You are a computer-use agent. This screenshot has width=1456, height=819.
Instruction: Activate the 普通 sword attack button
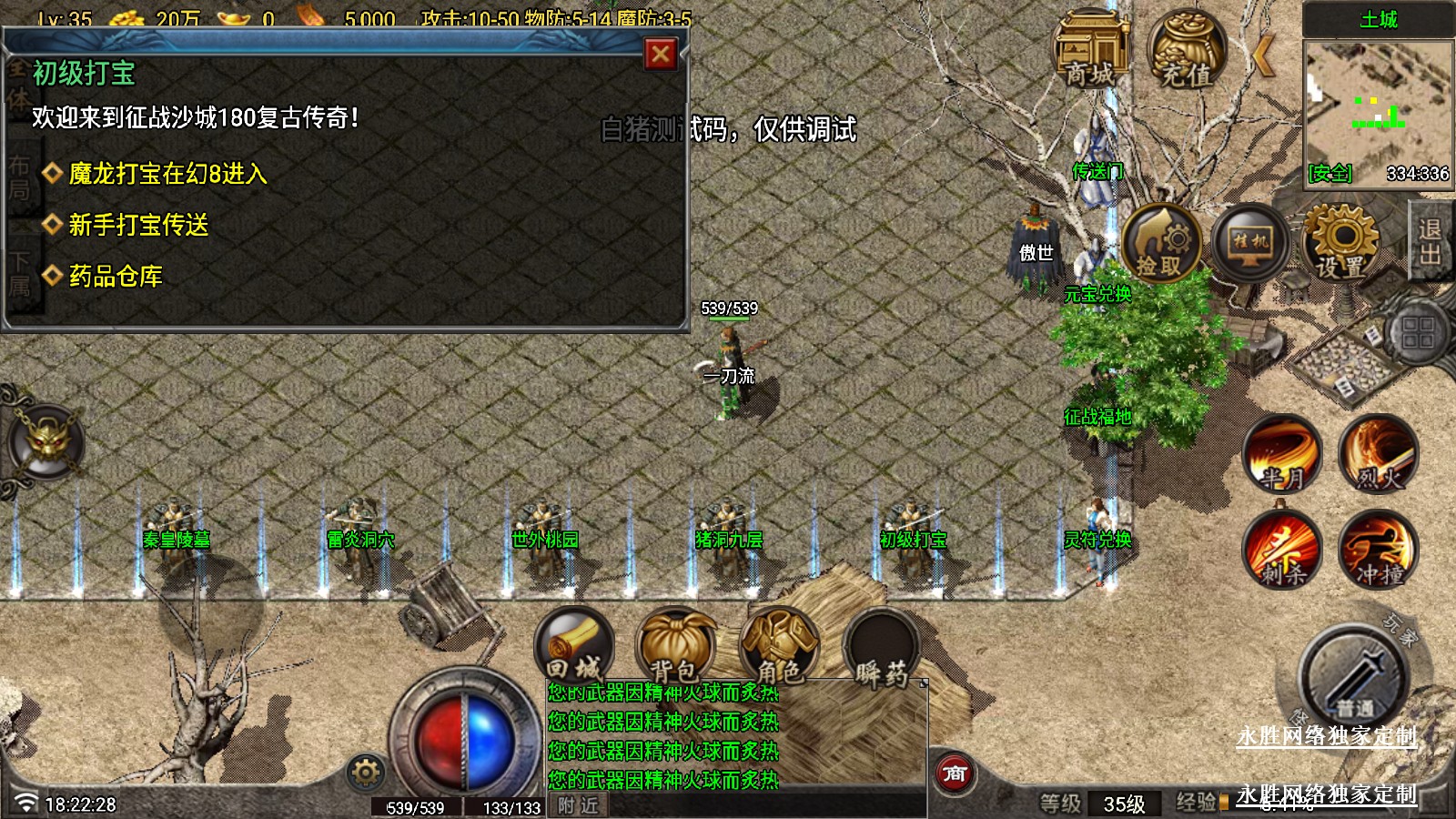1355,678
